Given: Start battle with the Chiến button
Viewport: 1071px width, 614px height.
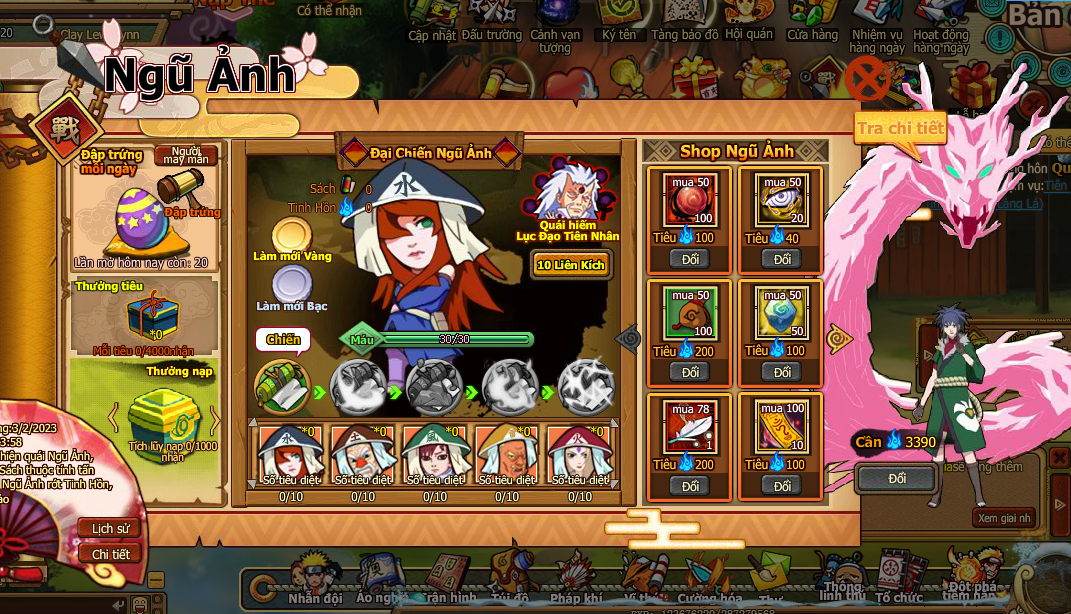Looking at the screenshot, I should [x=283, y=340].
